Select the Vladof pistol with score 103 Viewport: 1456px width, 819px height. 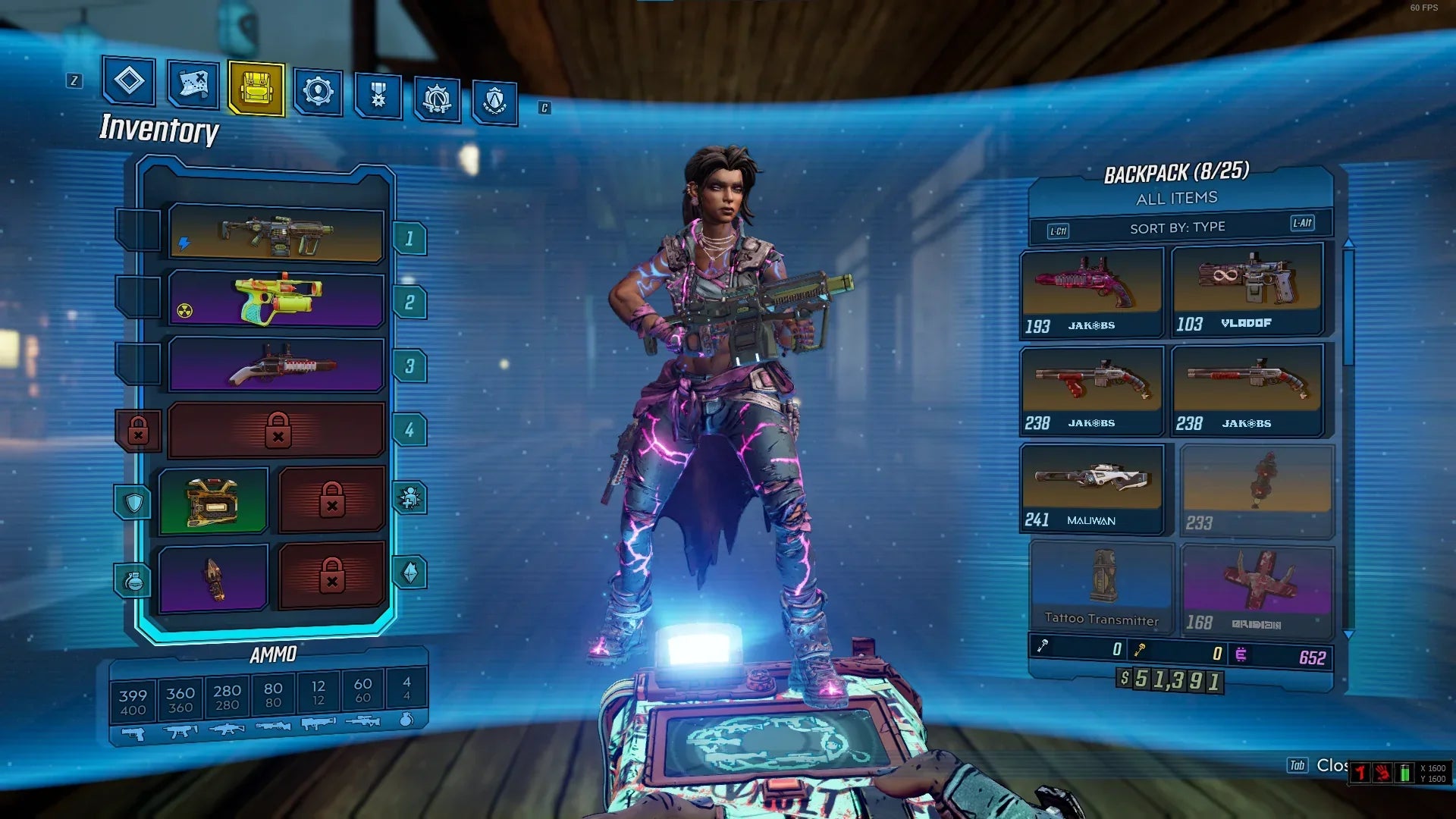click(x=1247, y=290)
